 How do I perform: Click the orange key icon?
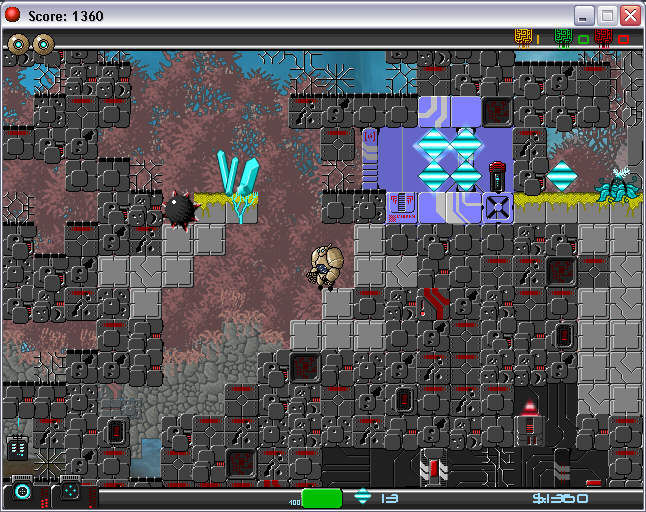(x=523, y=38)
